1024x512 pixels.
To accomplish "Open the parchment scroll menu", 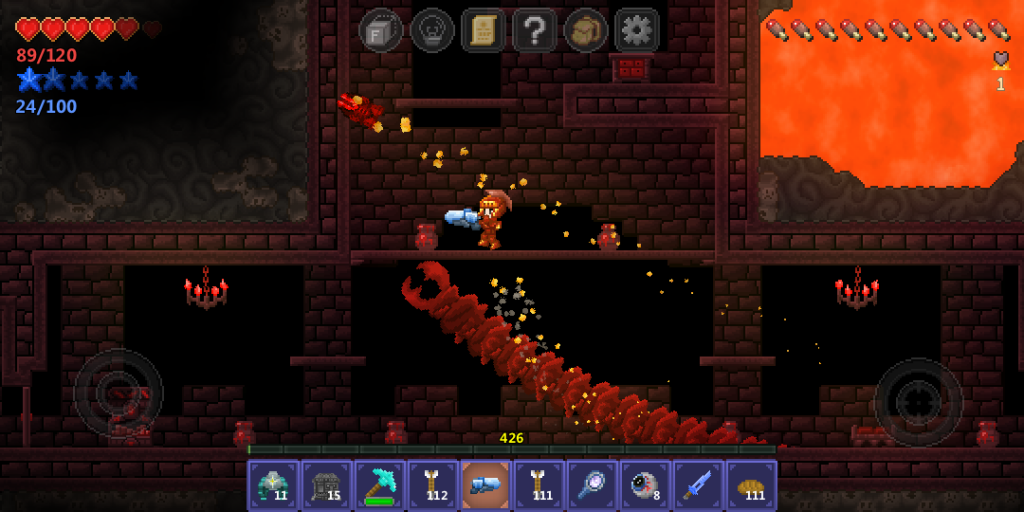I will (x=483, y=30).
